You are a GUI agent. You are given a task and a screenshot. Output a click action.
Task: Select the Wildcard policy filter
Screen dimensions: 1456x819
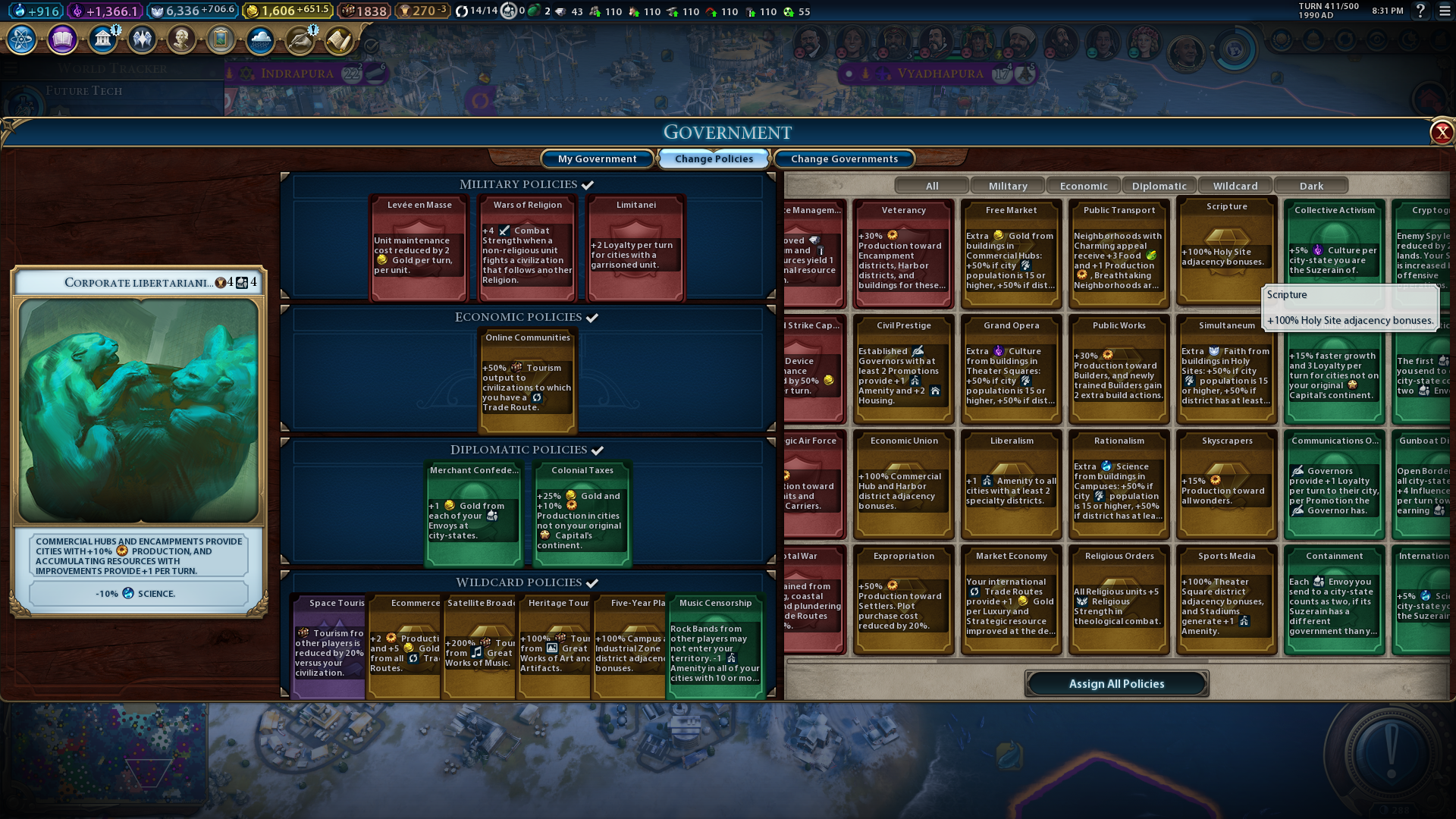(1235, 186)
